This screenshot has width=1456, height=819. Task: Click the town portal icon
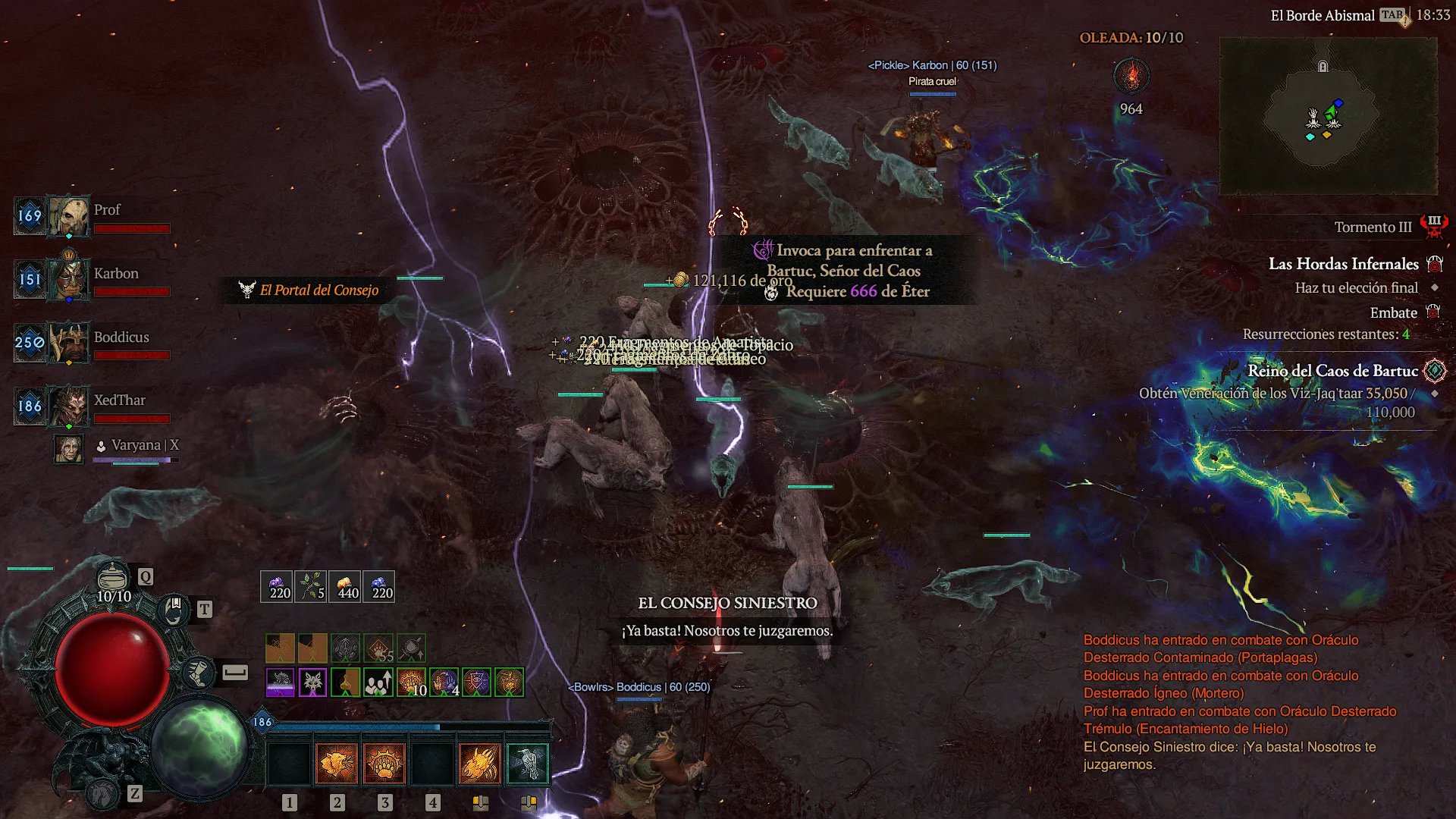coord(174,609)
